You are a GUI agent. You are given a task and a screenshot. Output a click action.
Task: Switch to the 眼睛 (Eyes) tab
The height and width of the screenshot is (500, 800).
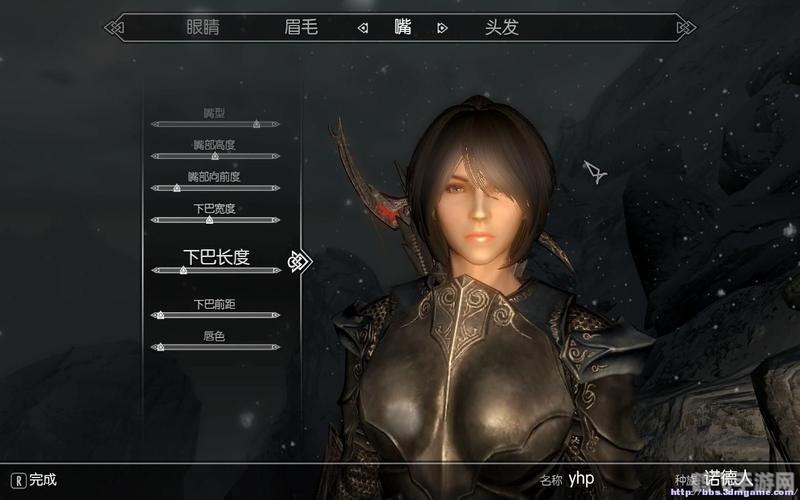pyautogui.click(x=204, y=27)
